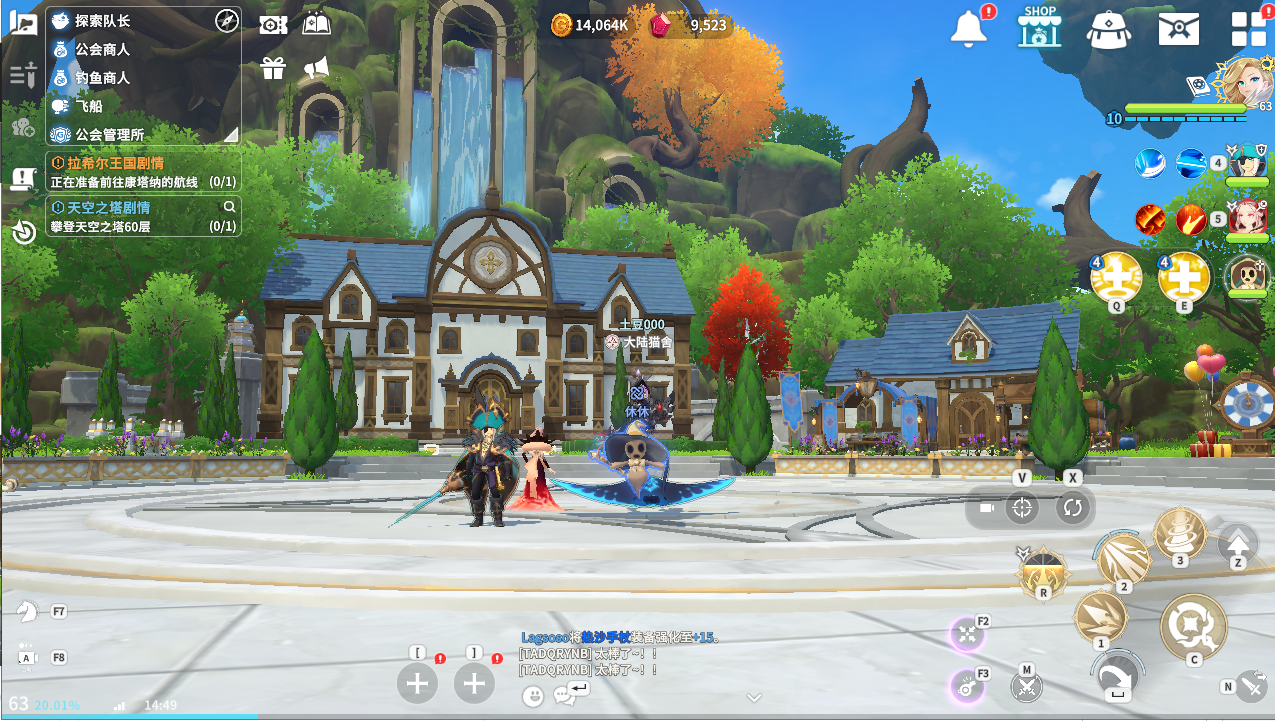Open the megaphone announcements icon
Viewport: 1275px width, 721px height.
point(316,68)
